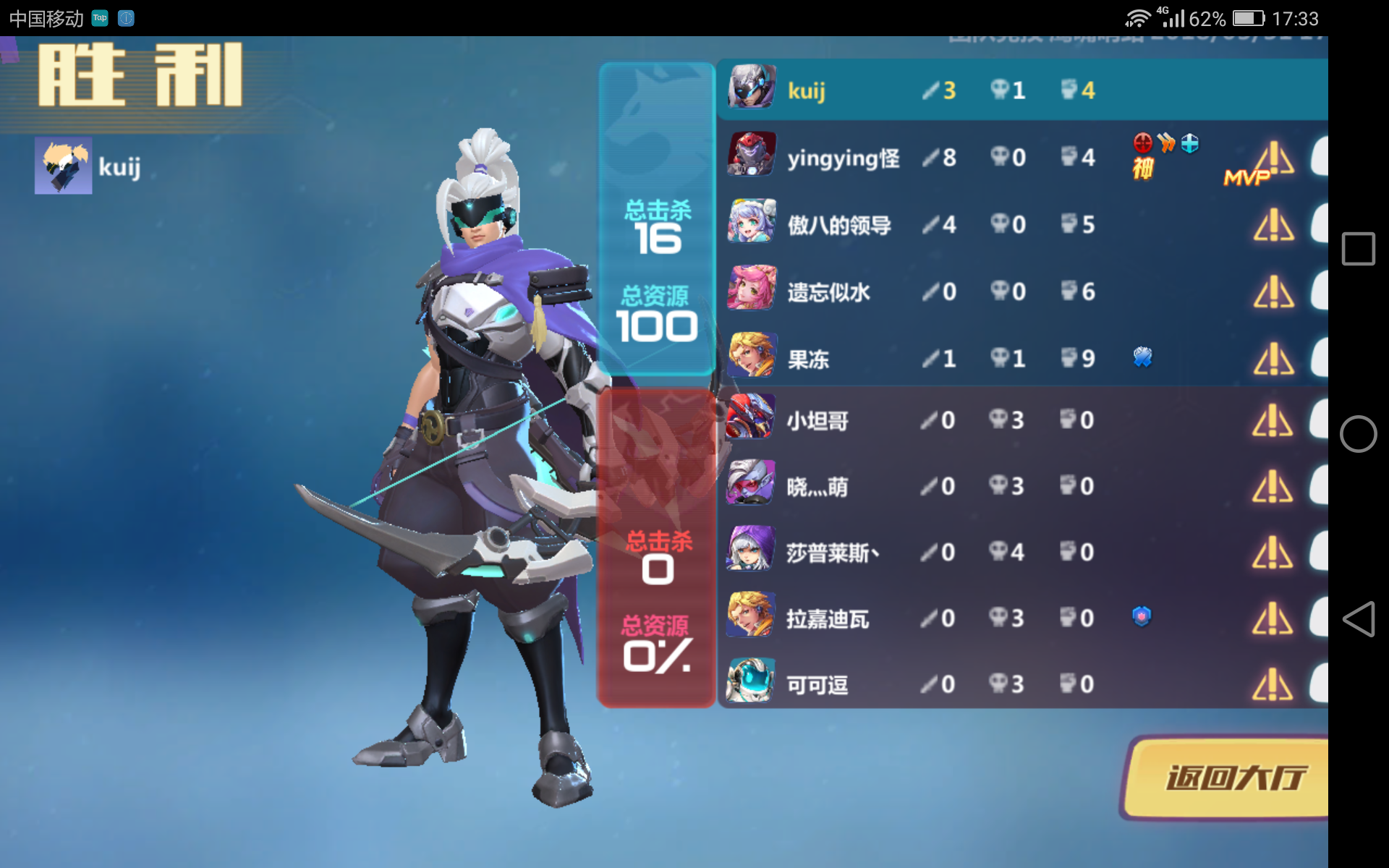
Task: Tap the blue shield medal in yingying怪's row
Action: (1191, 144)
